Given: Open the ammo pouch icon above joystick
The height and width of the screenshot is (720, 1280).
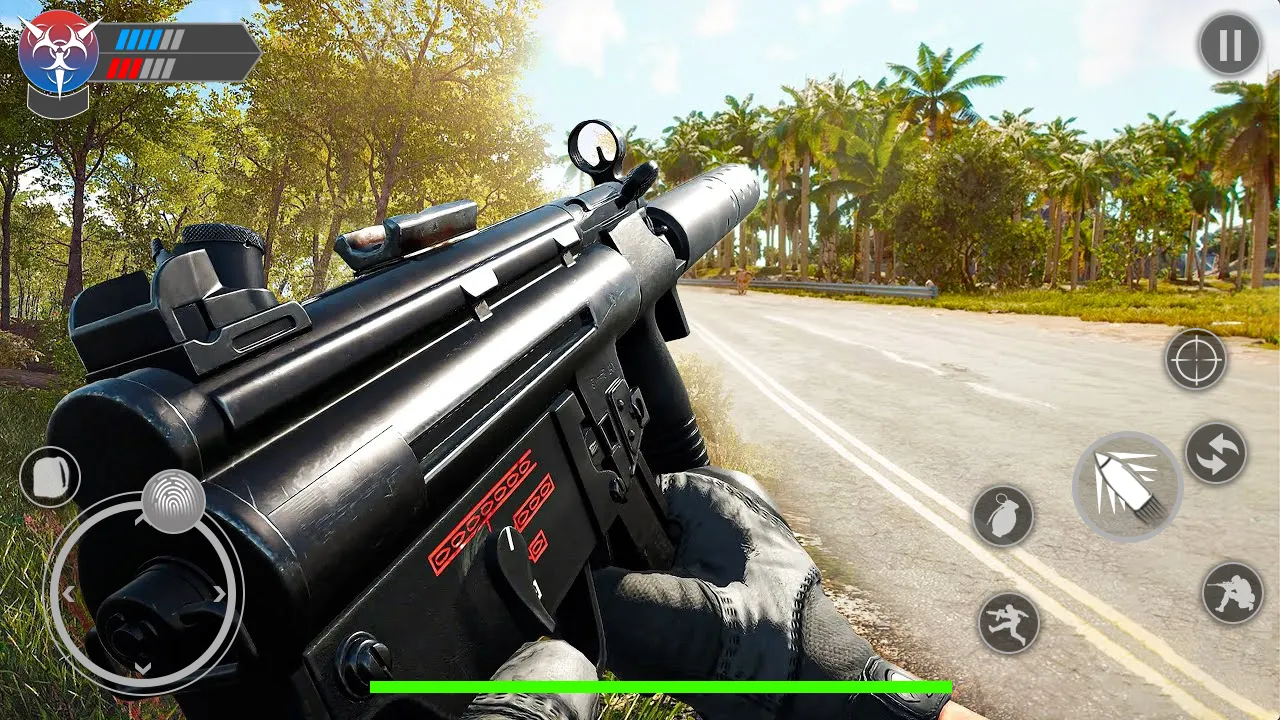Looking at the screenshot, I should click(x=49, y=476).
